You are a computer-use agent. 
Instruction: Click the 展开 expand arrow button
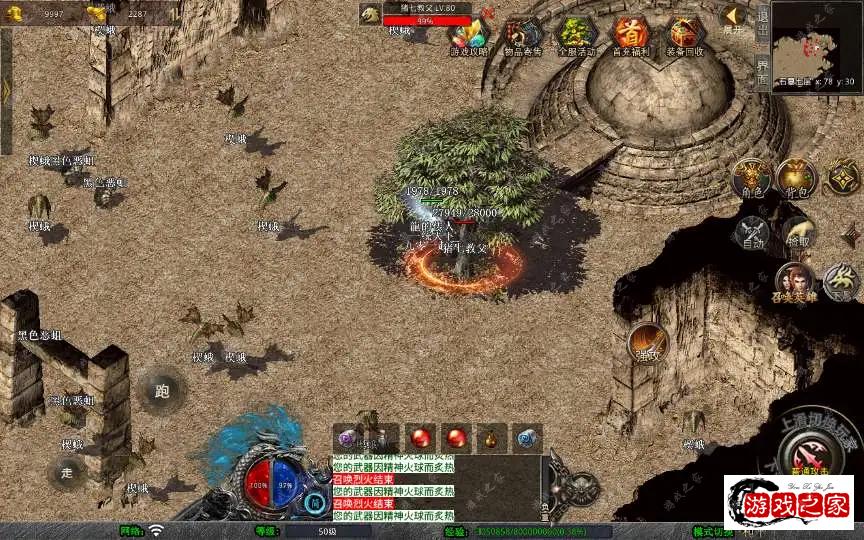[x=733, y=18]
